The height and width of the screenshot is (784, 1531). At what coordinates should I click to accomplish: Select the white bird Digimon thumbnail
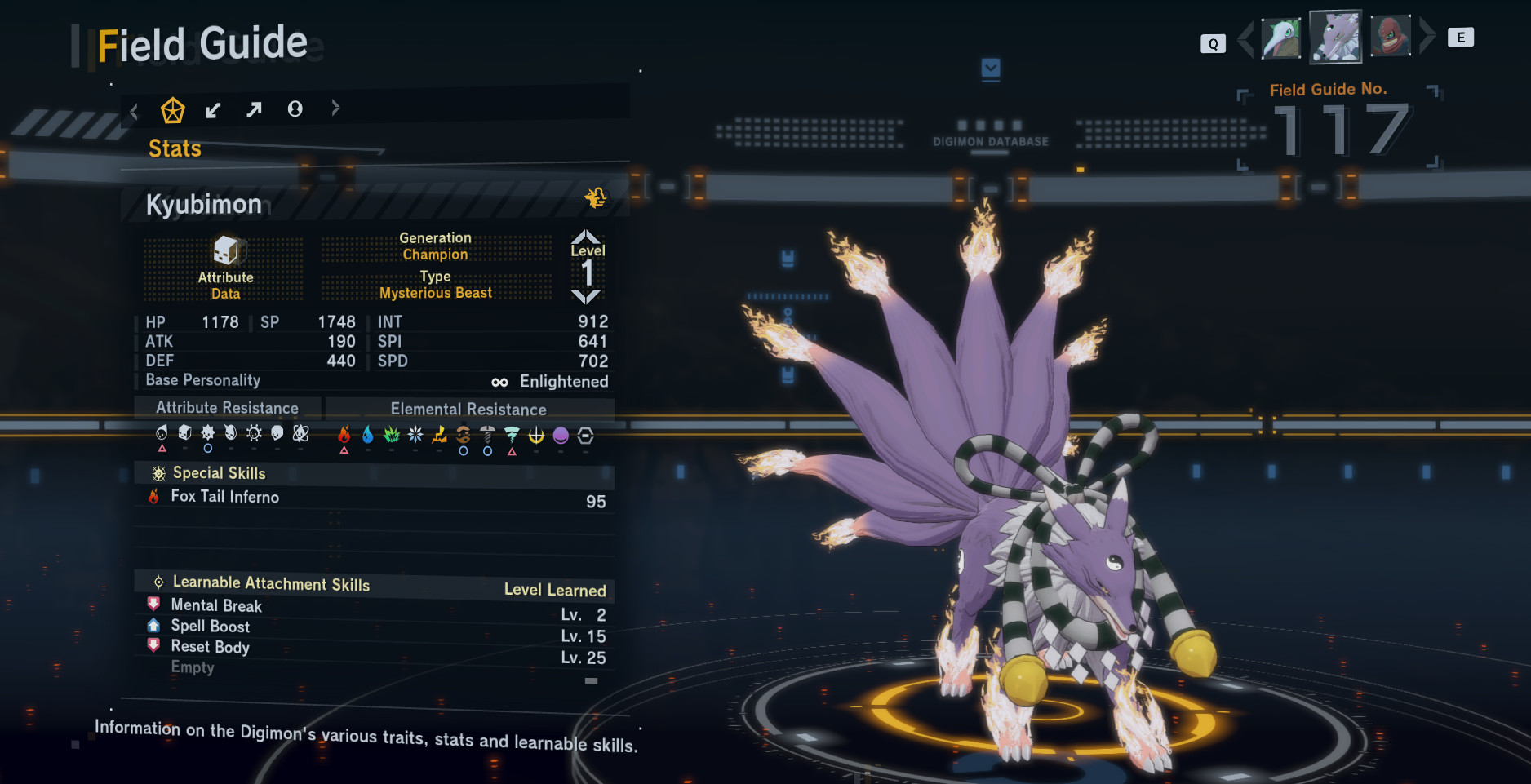1280,38
